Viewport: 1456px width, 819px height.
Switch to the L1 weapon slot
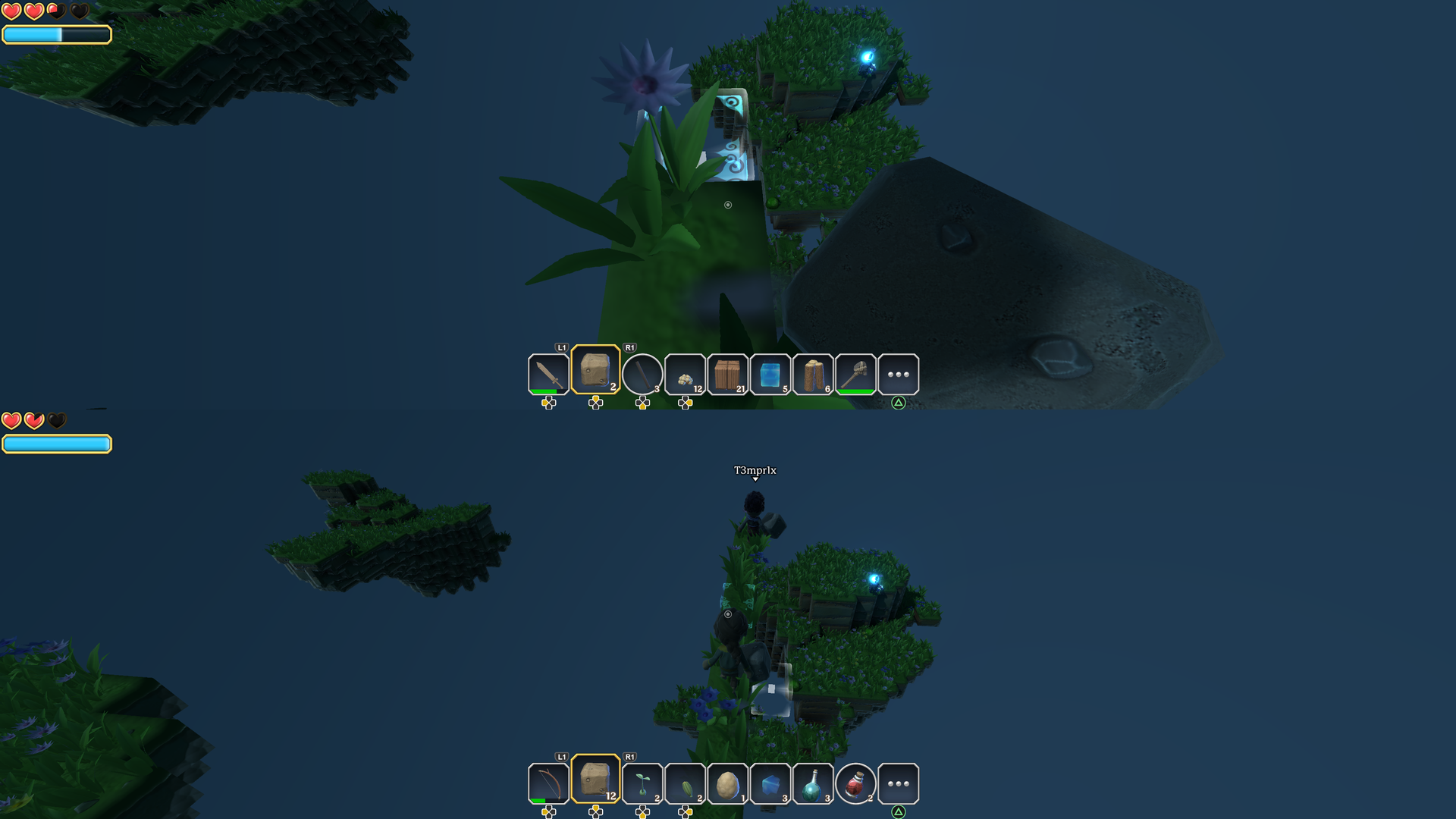pos(561,348)
